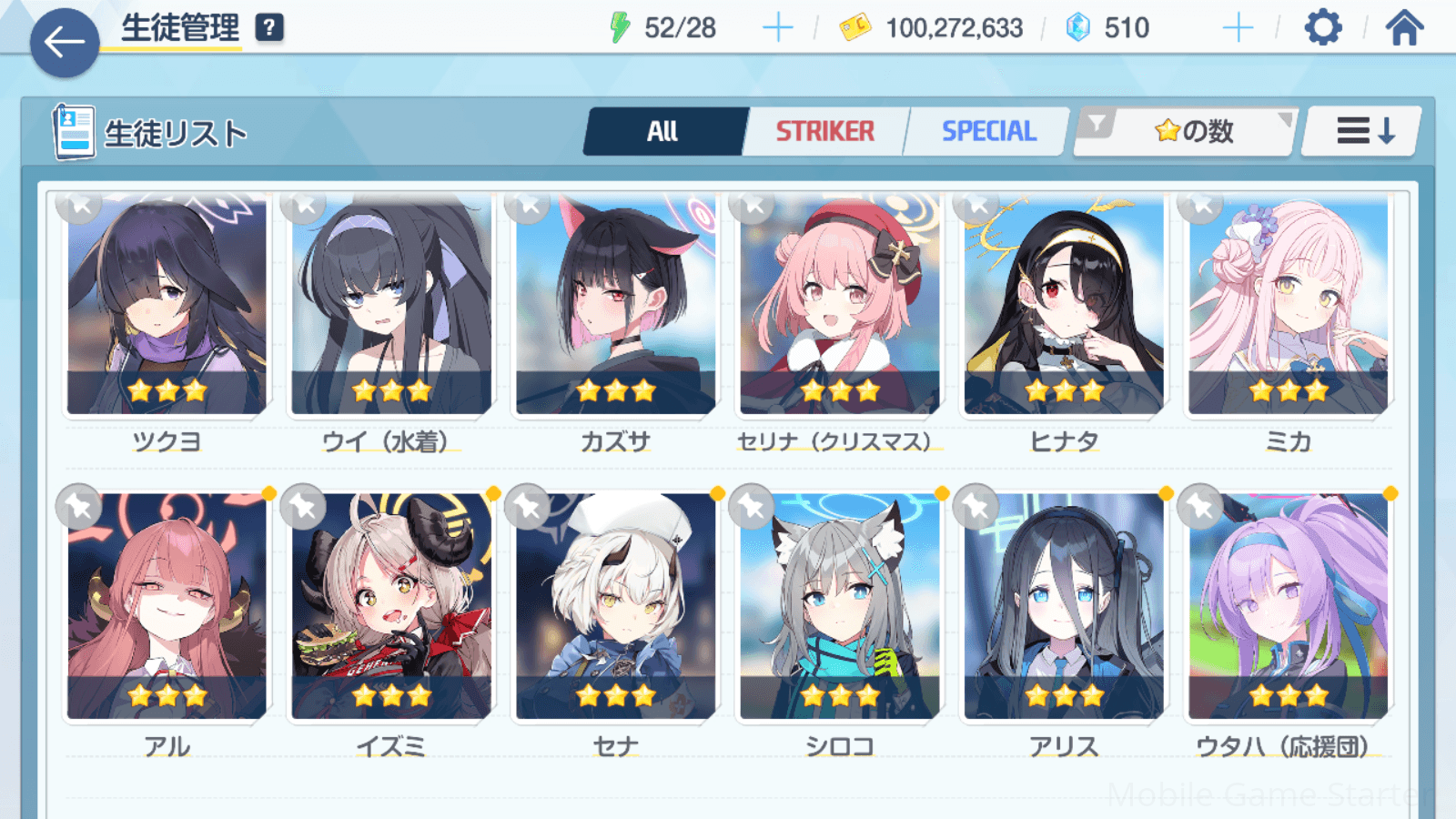Switch to the STRIKER tab
Screen dimensions: 1456x819
pyautogui.click(x=824, y=132)
